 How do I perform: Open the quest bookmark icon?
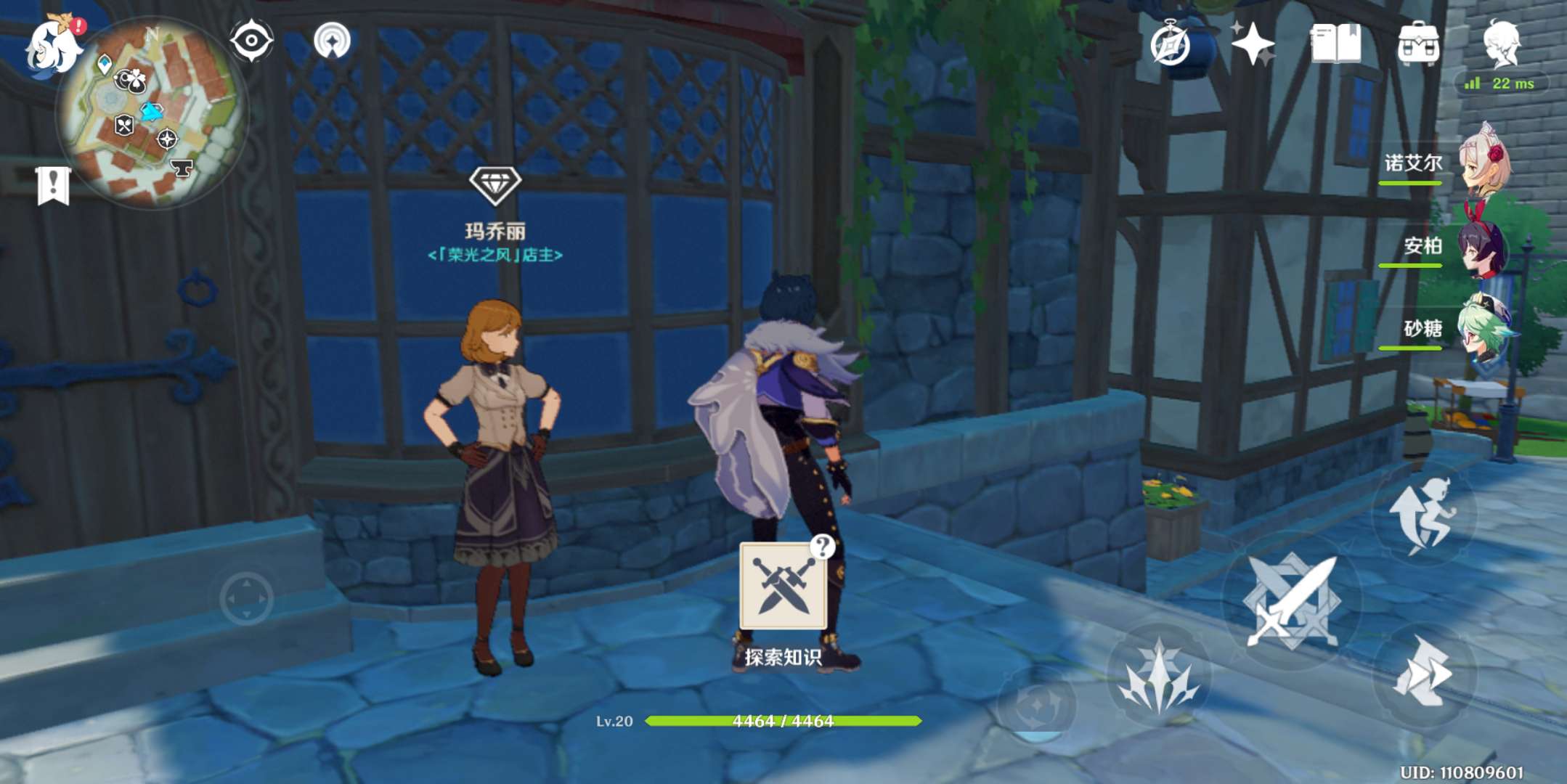[x=53, y=185]
